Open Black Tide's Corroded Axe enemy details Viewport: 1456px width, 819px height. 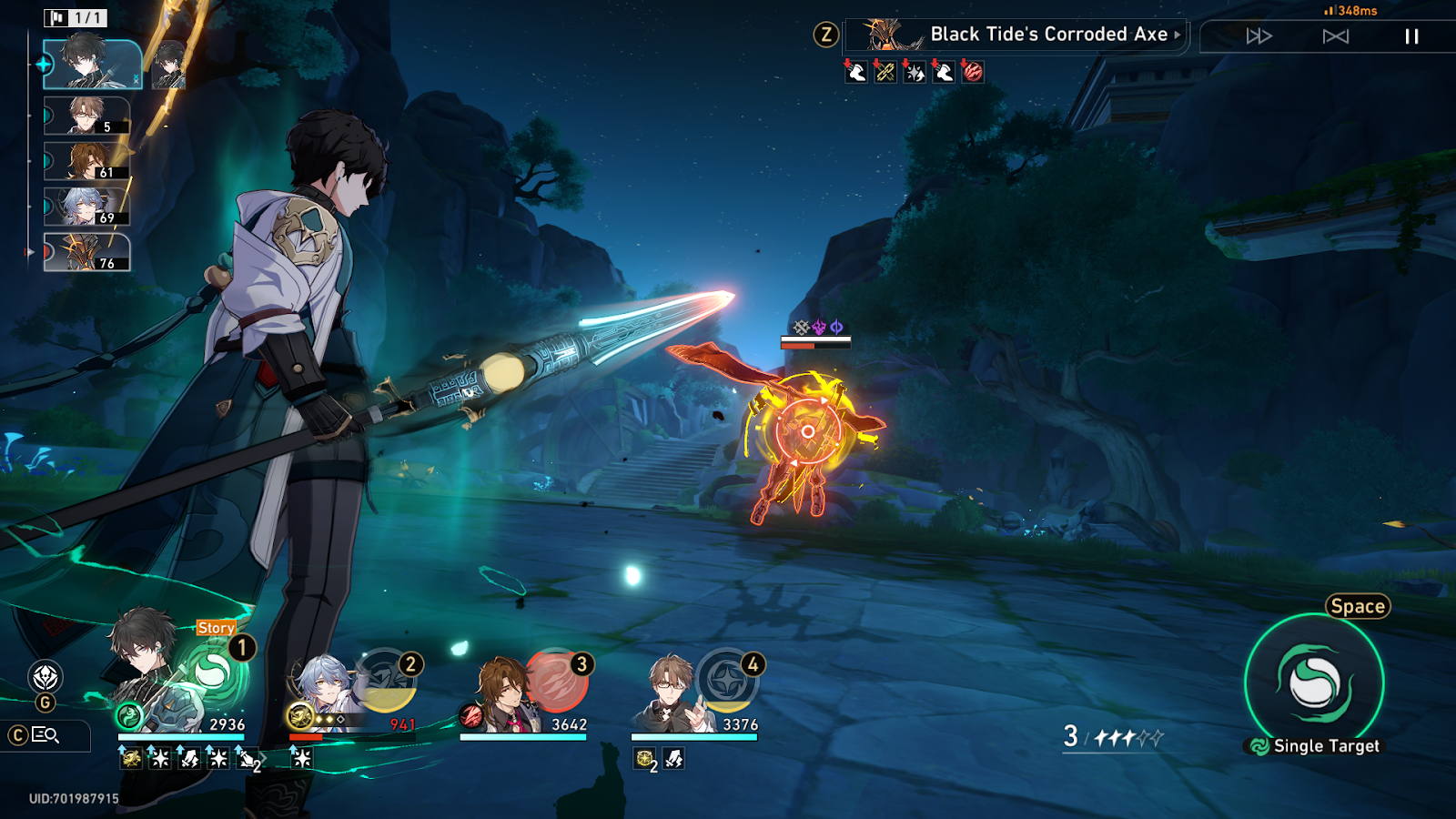(1017, 35)
